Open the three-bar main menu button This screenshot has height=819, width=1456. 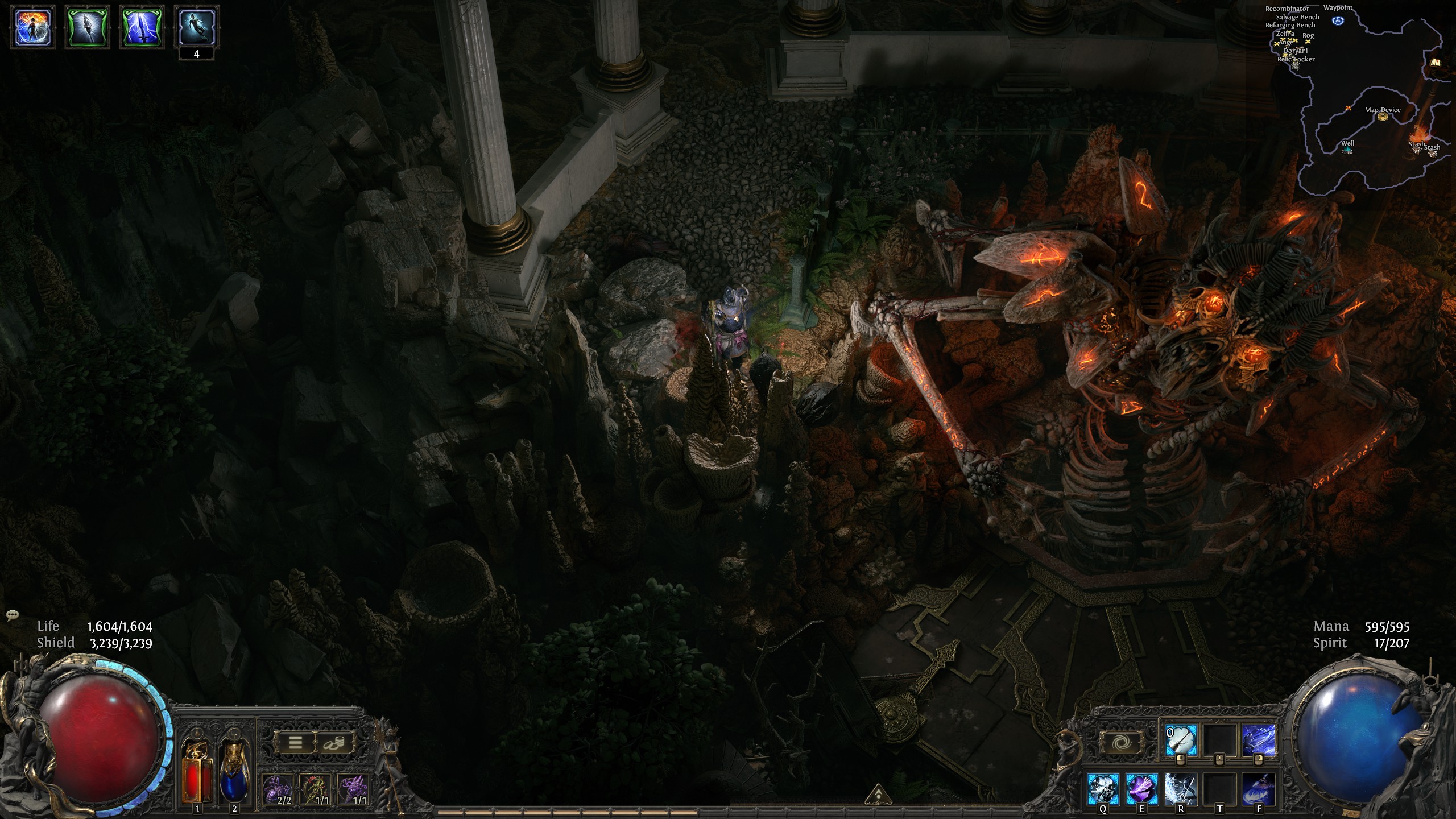point(295,743)
